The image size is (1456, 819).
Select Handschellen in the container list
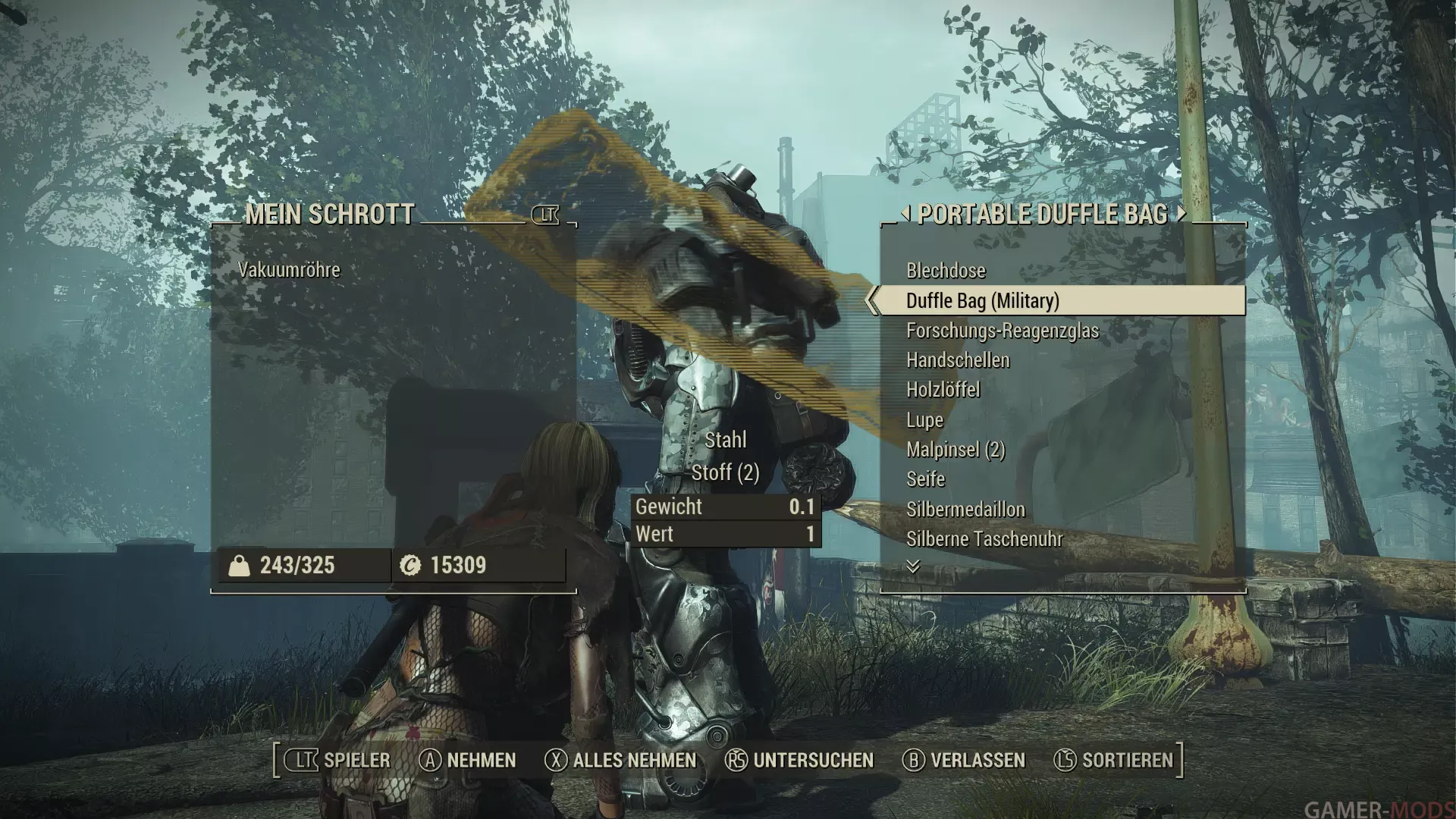(958, 360)
